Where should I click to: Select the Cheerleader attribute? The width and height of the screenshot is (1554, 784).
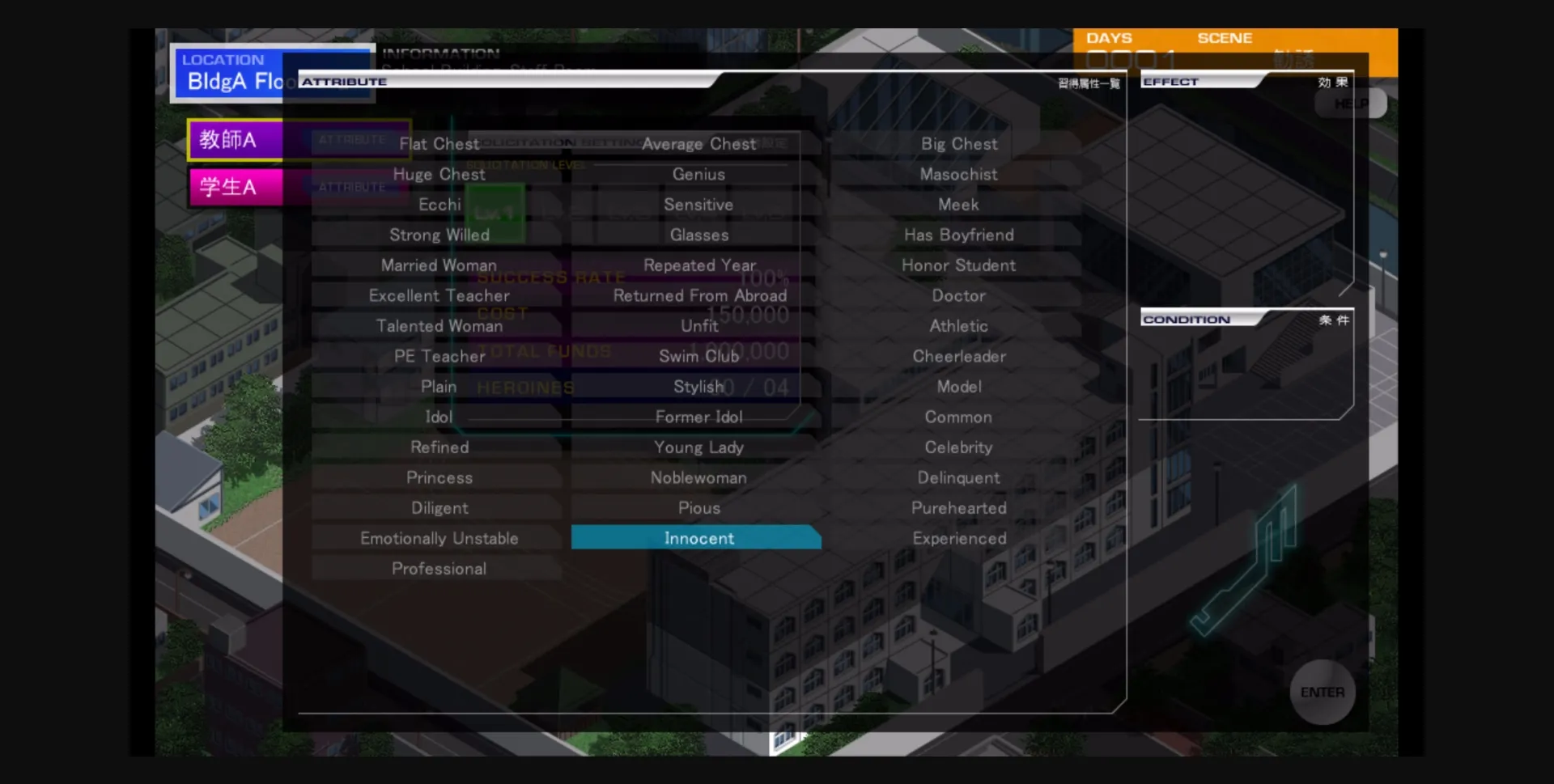pos(958,356)
